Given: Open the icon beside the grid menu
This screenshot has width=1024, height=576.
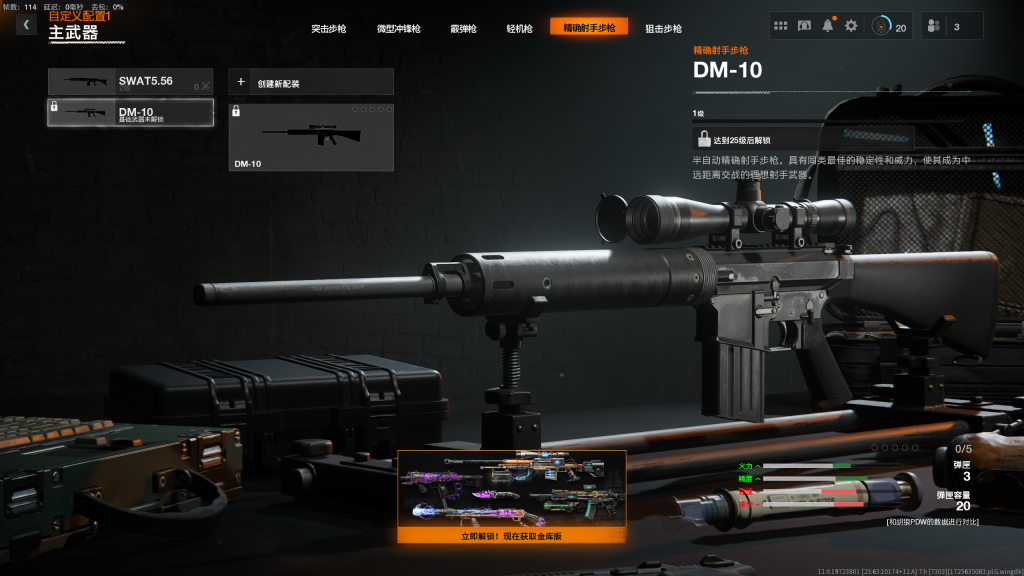Looking at the screenshot, I should [804, 26].
